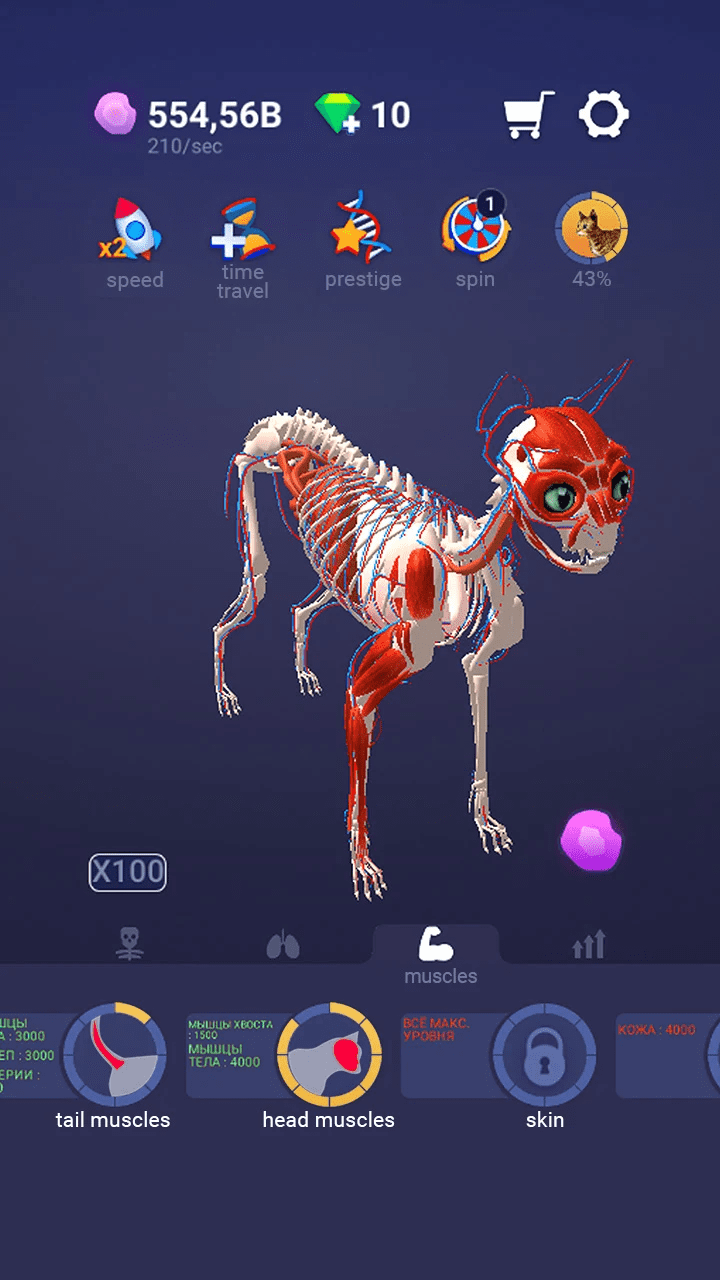Collect the floating purple cell blob
720x1280 pixels.
[x=591, y=840]
